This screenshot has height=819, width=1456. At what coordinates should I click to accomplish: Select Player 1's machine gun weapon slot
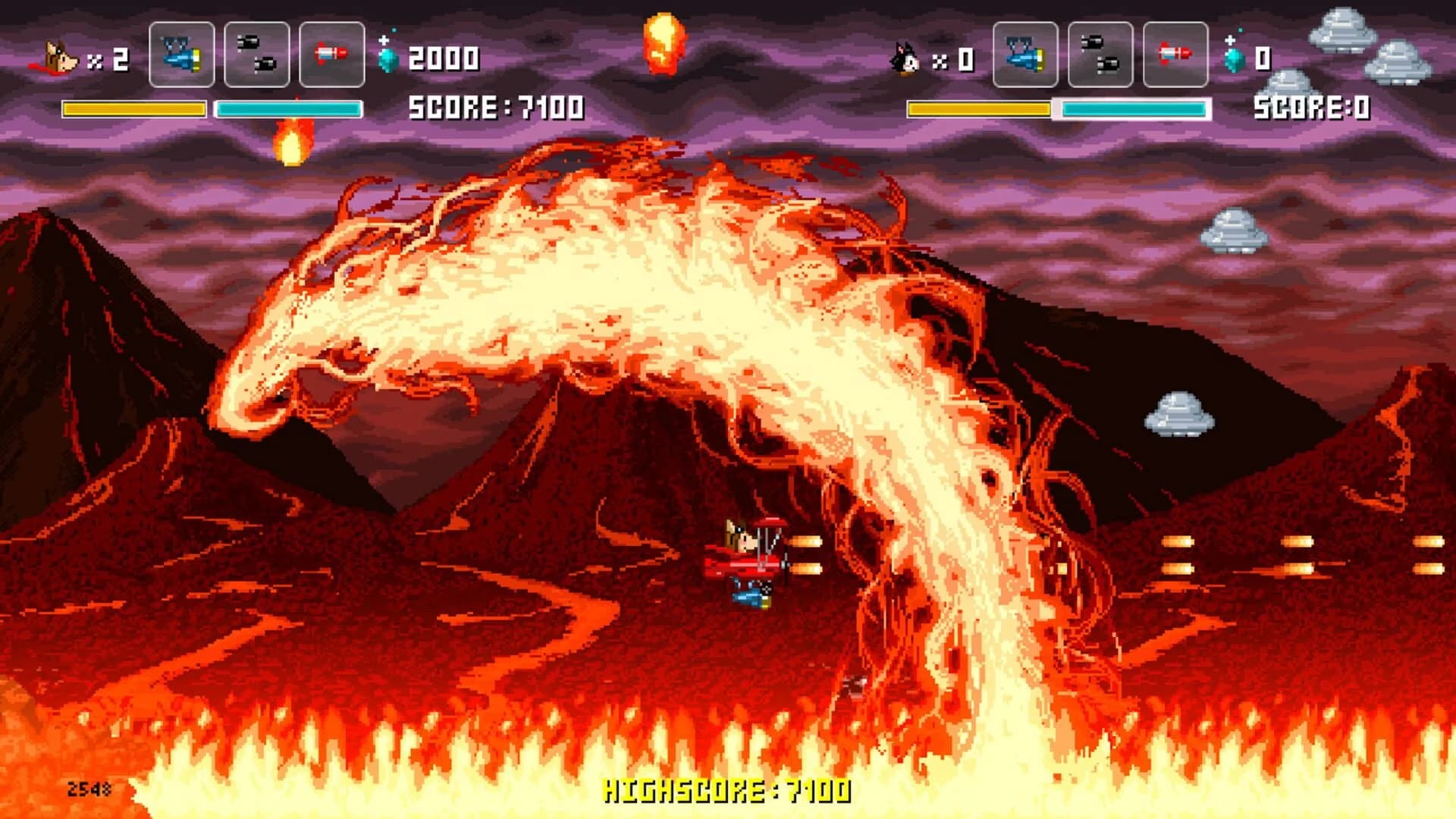(182, 53)
